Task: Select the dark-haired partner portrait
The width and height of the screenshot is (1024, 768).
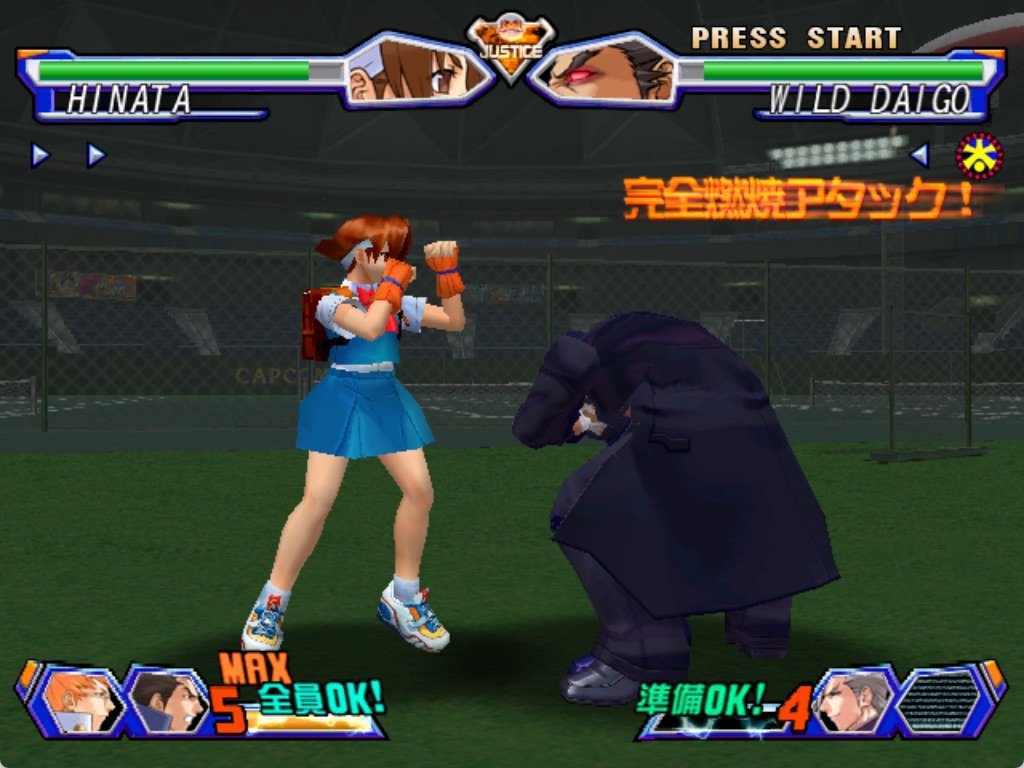Action: coord(166,700)
